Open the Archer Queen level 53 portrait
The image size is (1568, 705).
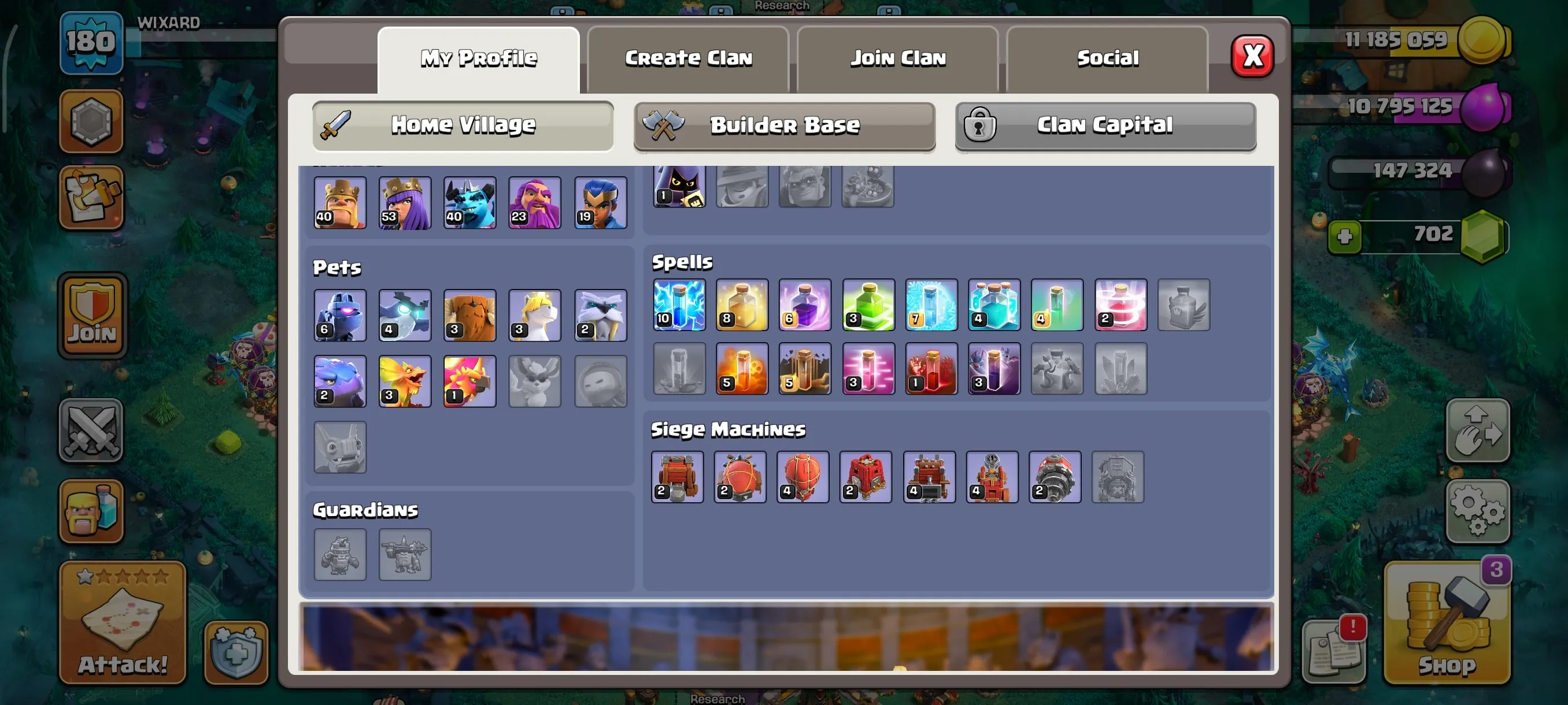[x=405, y=203]
